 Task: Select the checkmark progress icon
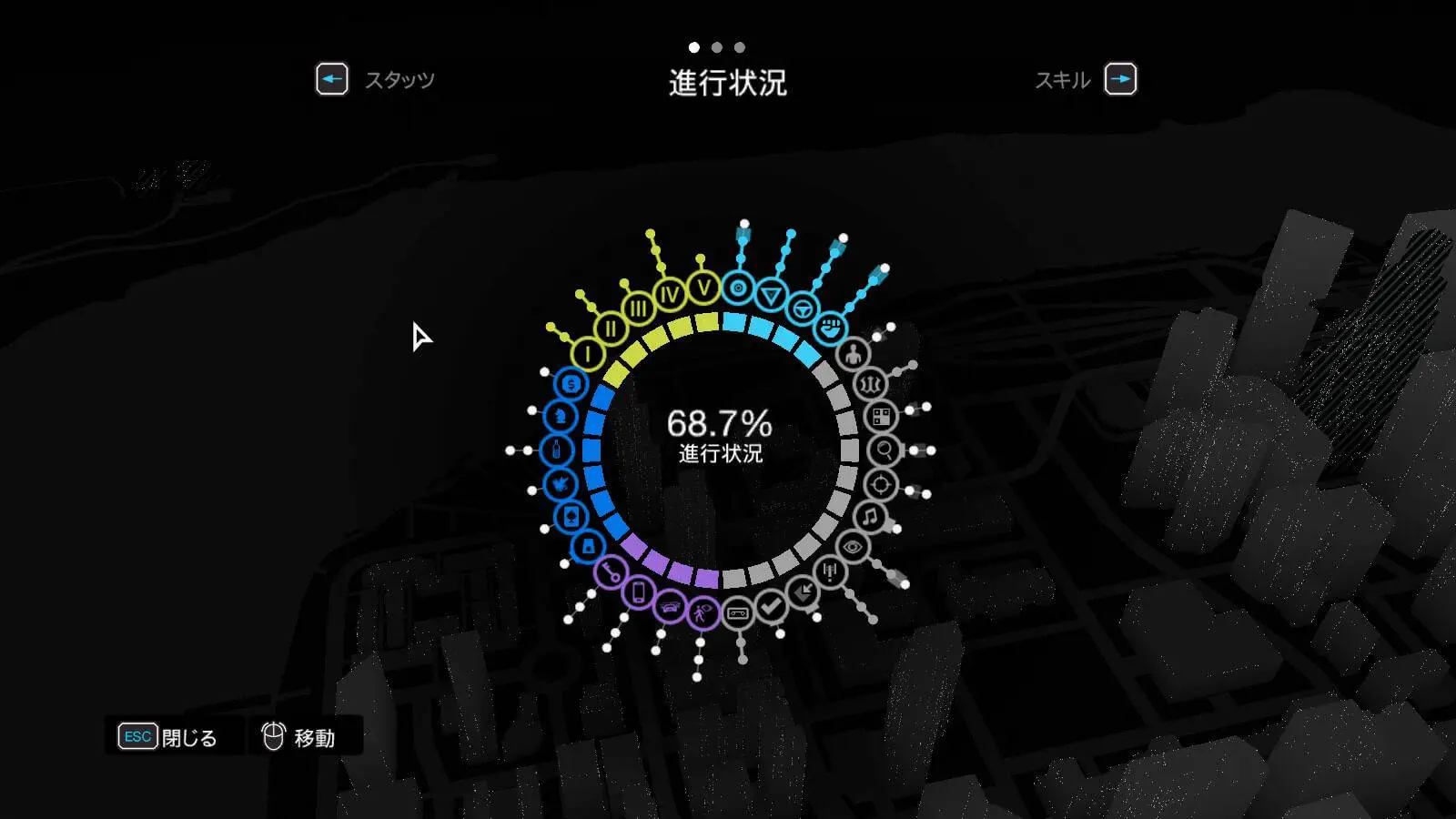pos(772,605)
